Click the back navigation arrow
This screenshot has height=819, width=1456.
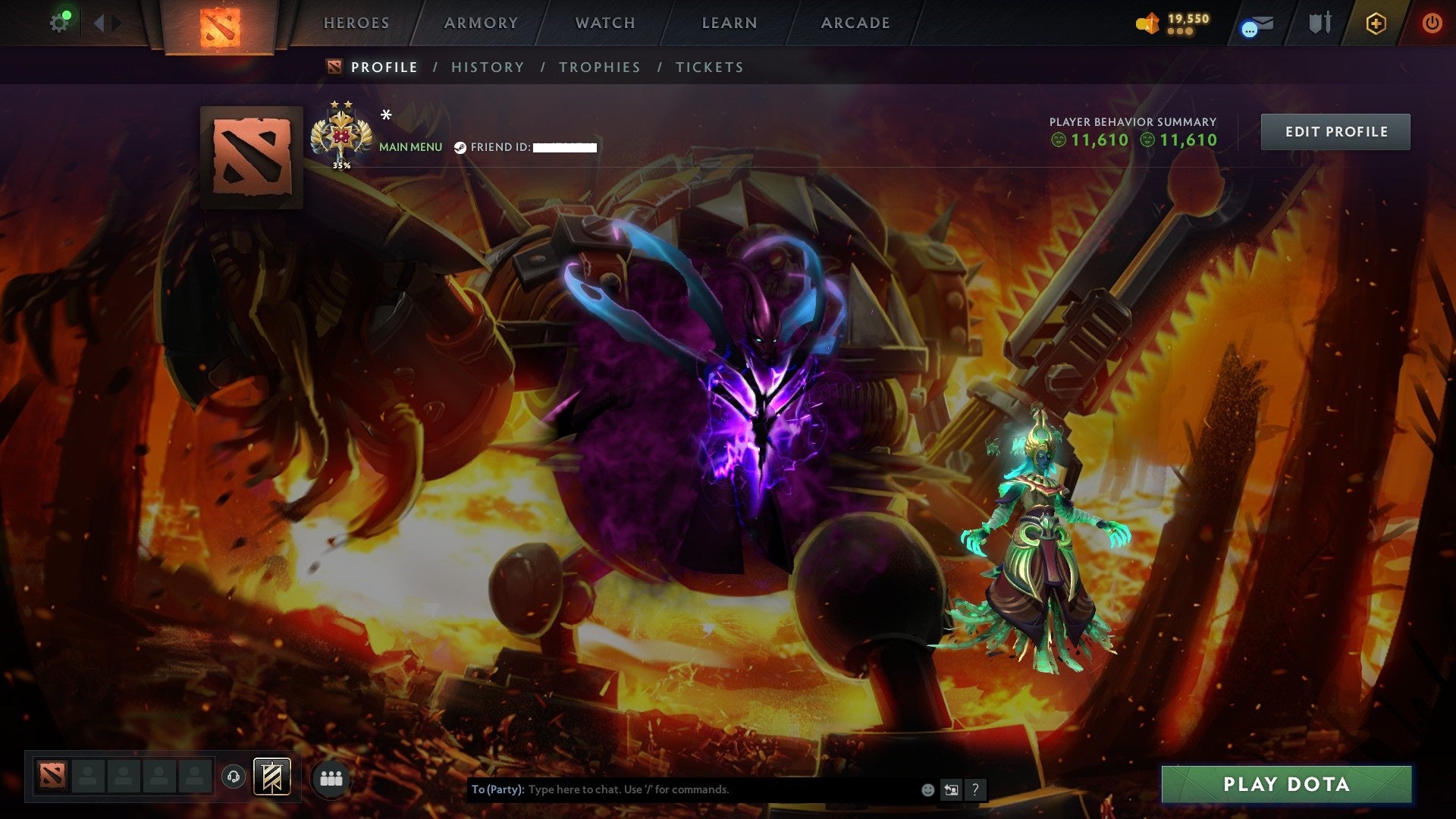click(x=97, y=22)
